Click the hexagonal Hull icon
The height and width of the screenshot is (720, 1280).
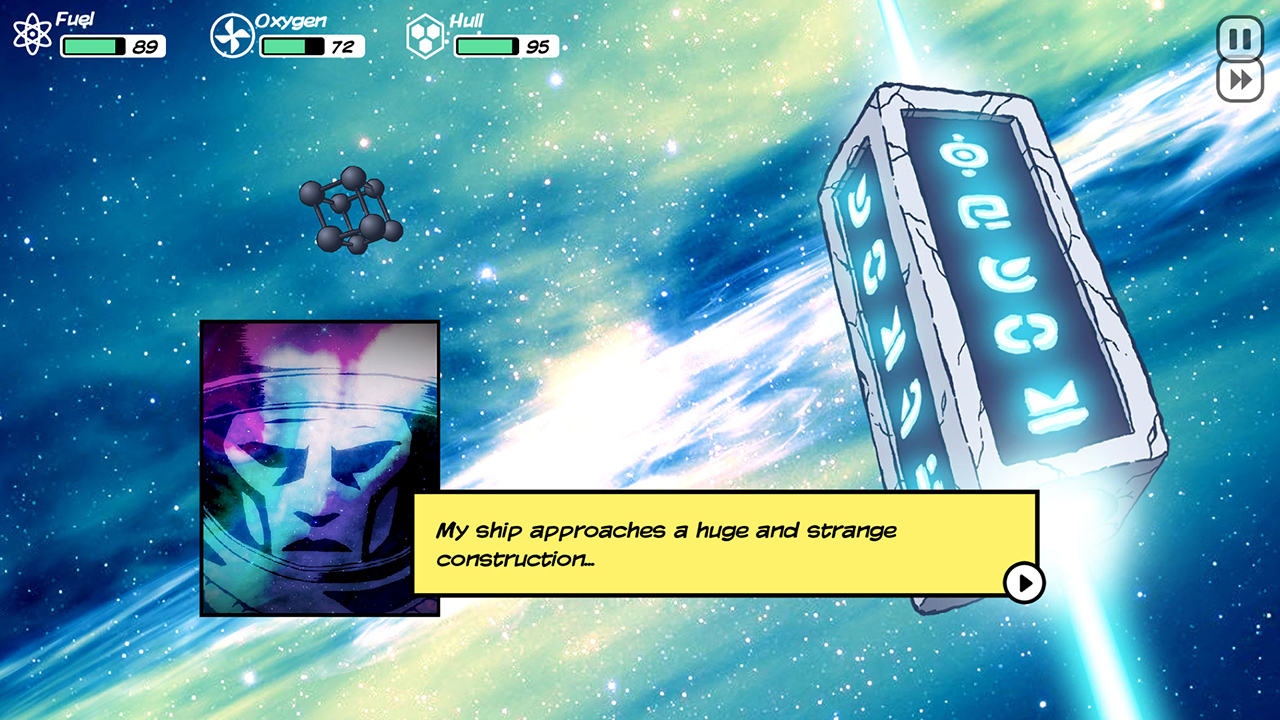pyautogui.click(x=424, y=35)
